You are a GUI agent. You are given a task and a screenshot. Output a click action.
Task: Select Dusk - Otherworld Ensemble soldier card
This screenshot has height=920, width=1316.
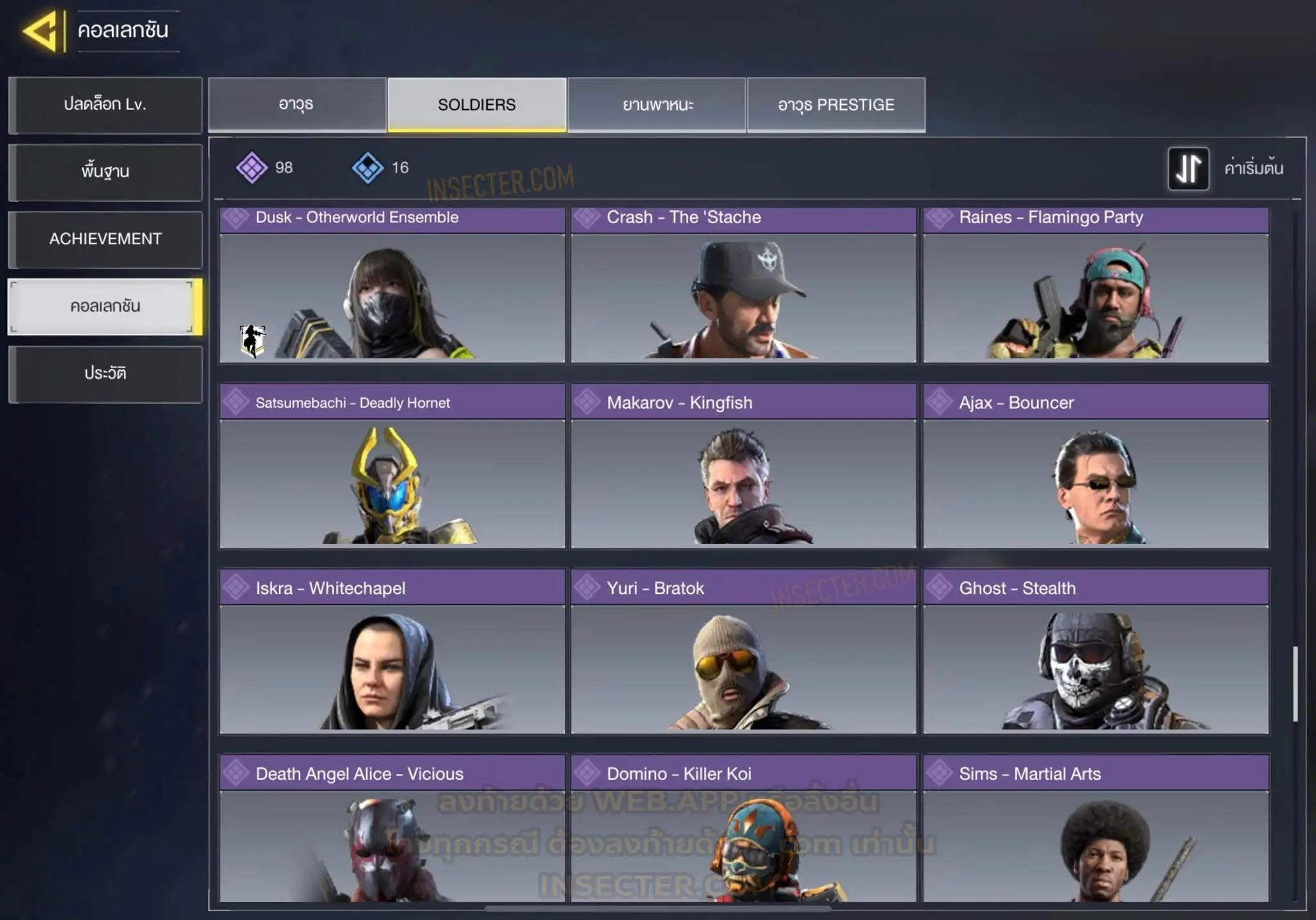click(x=392, y=286)
